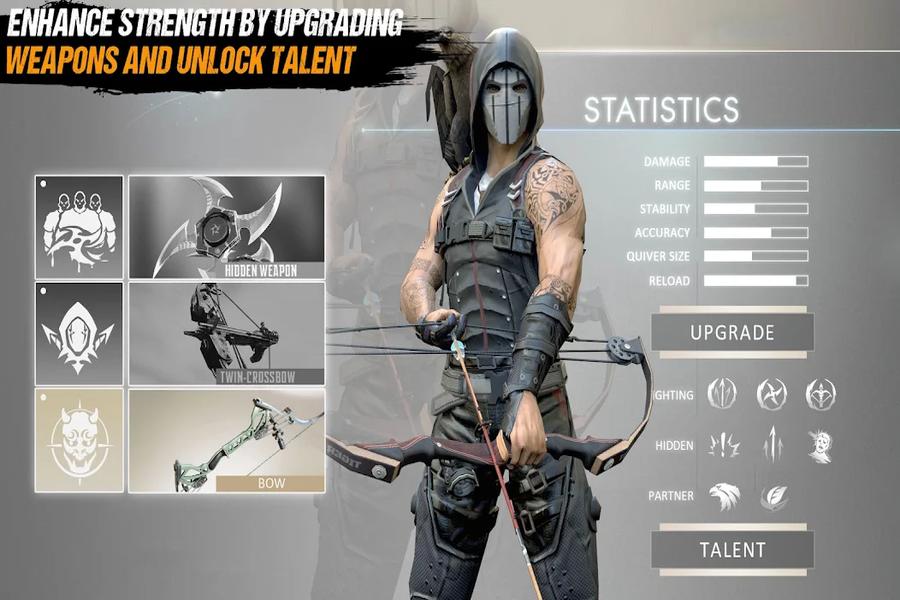The width and height of the screenshot is (900, 600).
Task: Select the Bow weapon card
Action: tap(227, 441)
